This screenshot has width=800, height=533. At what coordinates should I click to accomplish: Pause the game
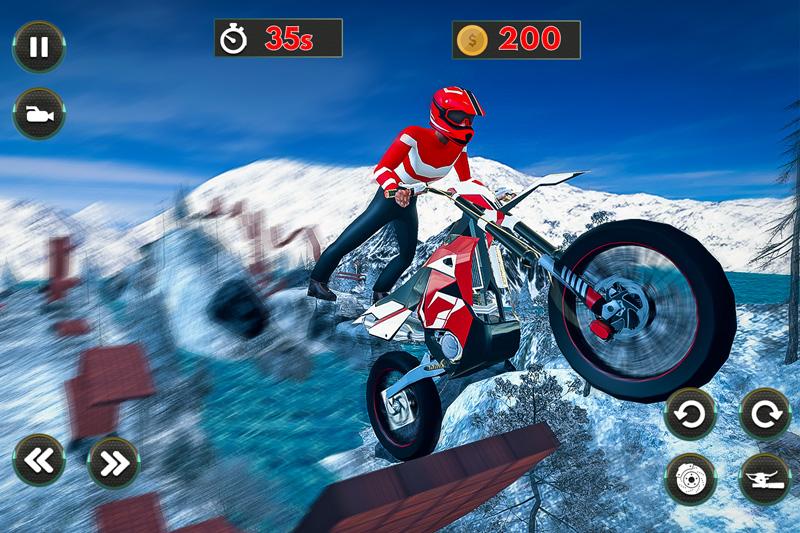[x=39, y=48]
